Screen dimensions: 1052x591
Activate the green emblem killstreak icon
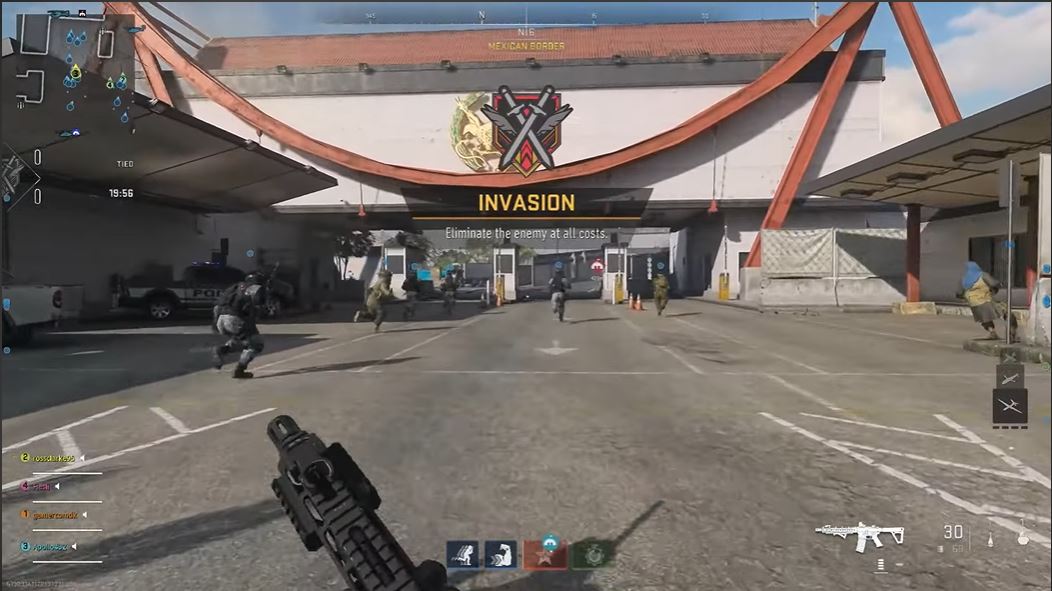pyautogui.click(x=592, y=554)
